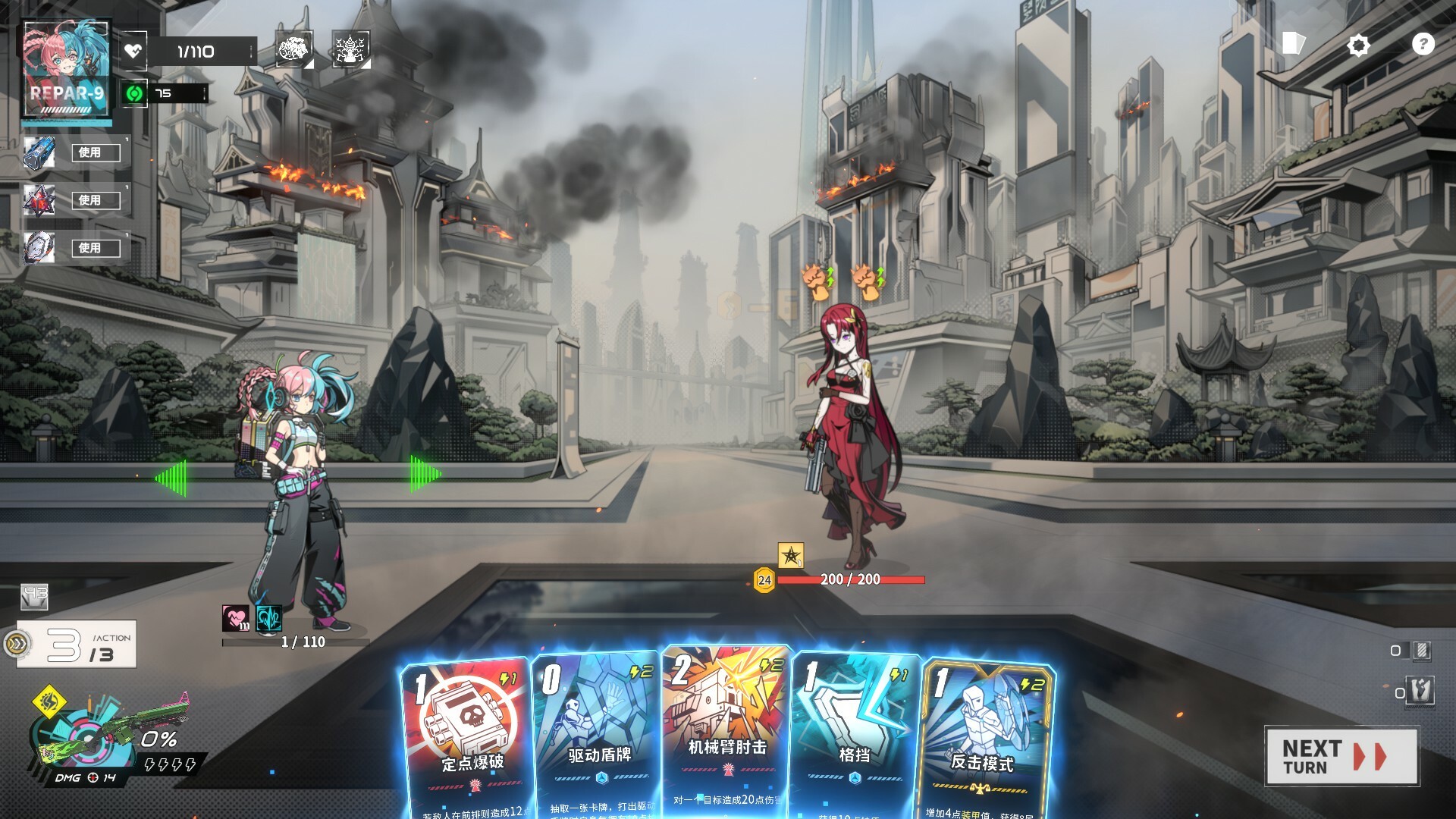Move left with the green arrow
Image resolution: width=1456 pixels, height=819 pixels.
(x=170, y=478)
